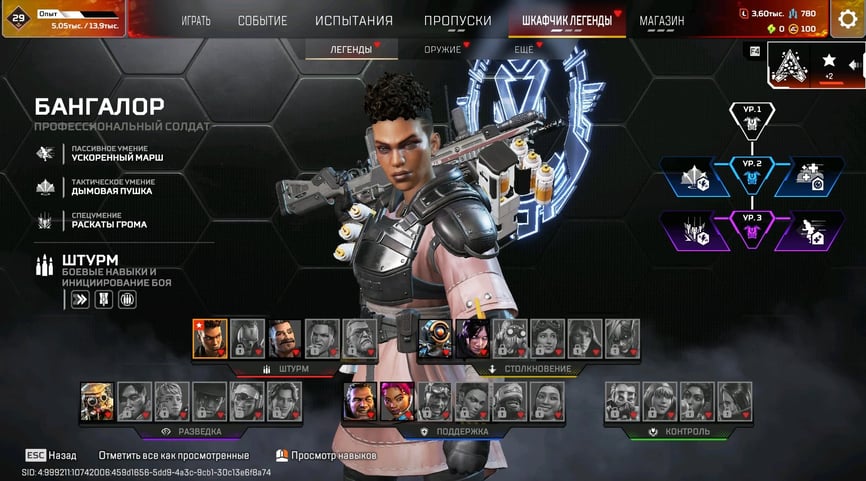Choose the Lifeline legend portrait
This screenshot has height=481, width=866.
[x=397, y=400]
